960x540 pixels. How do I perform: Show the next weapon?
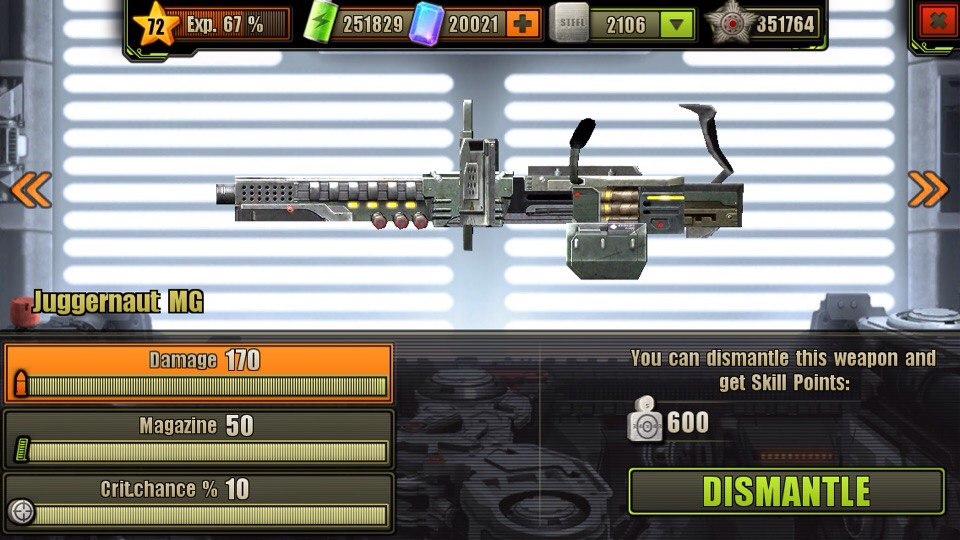[928, 188]
